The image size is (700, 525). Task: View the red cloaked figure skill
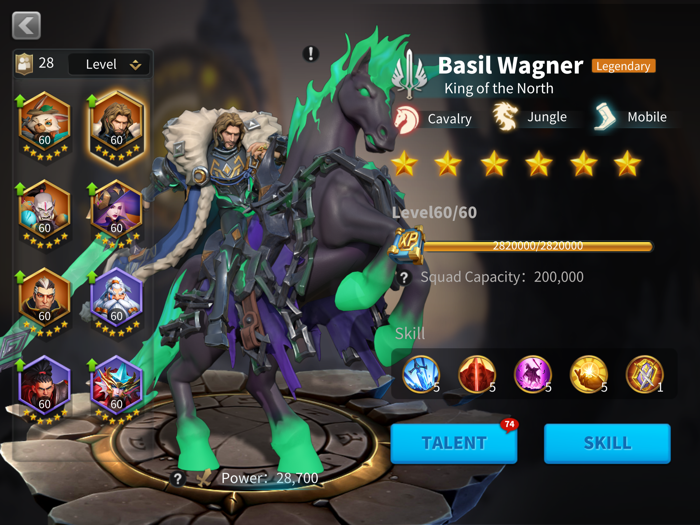pos(477,374)
